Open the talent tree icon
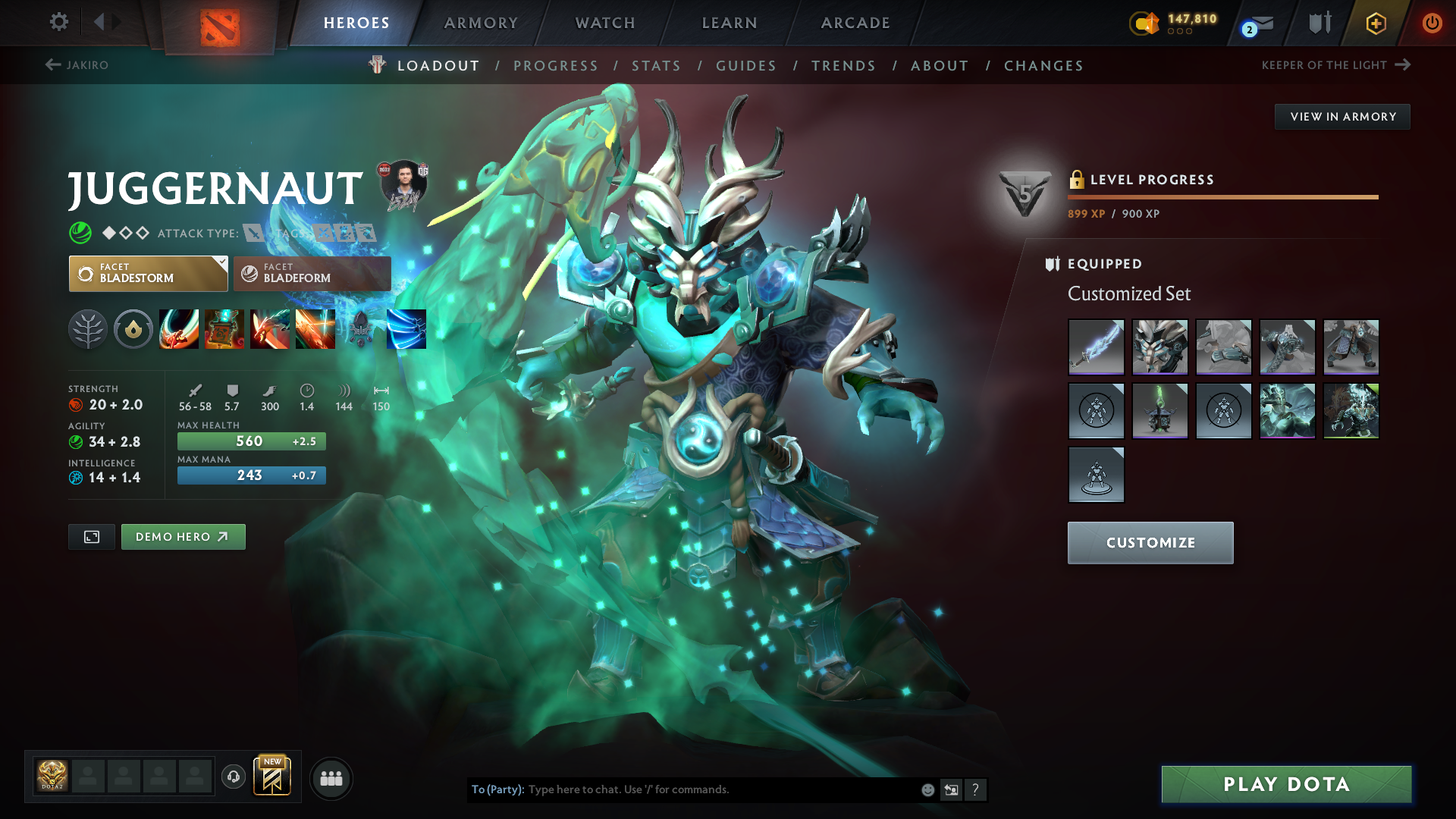Image resolution: width=1456 pixels, height=819 pixels. pyautogui.click(x=88, y=329)
